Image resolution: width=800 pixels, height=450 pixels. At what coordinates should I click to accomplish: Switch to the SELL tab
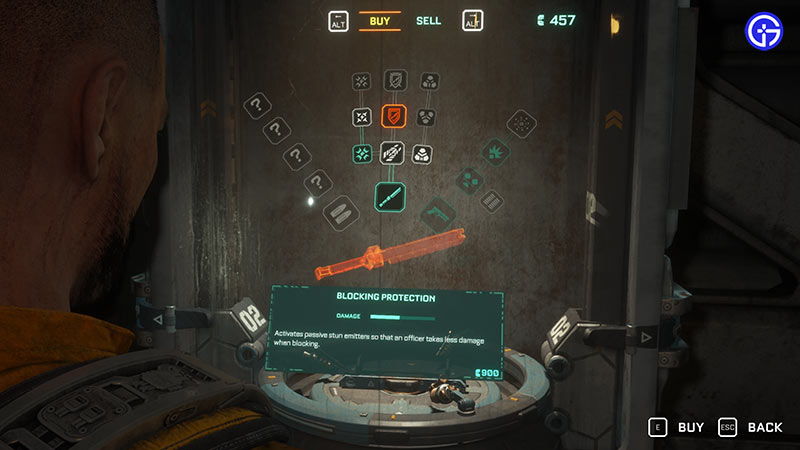point(427,20)
